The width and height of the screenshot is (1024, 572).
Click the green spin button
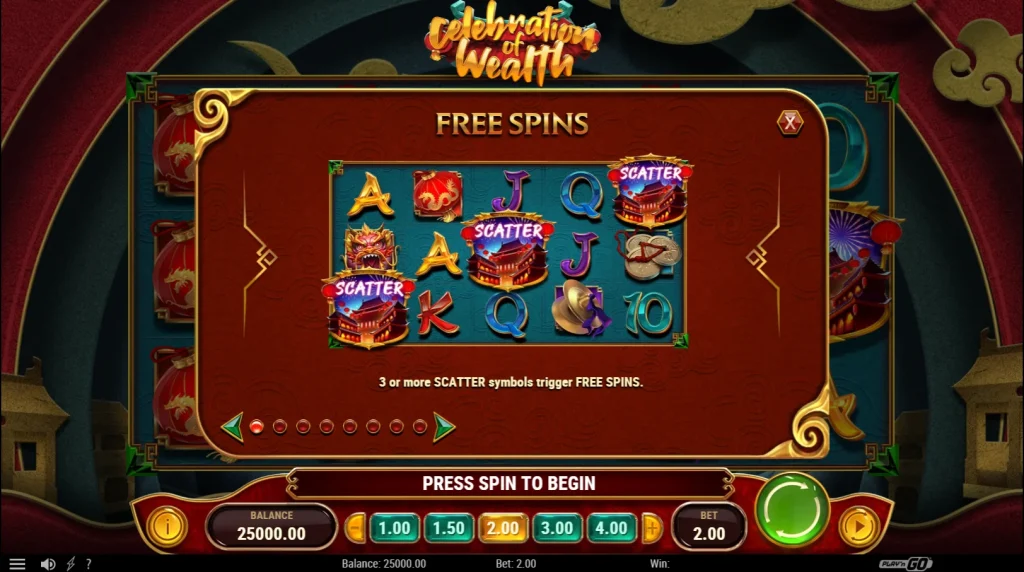pyautogui.click(x=792, y=509)
